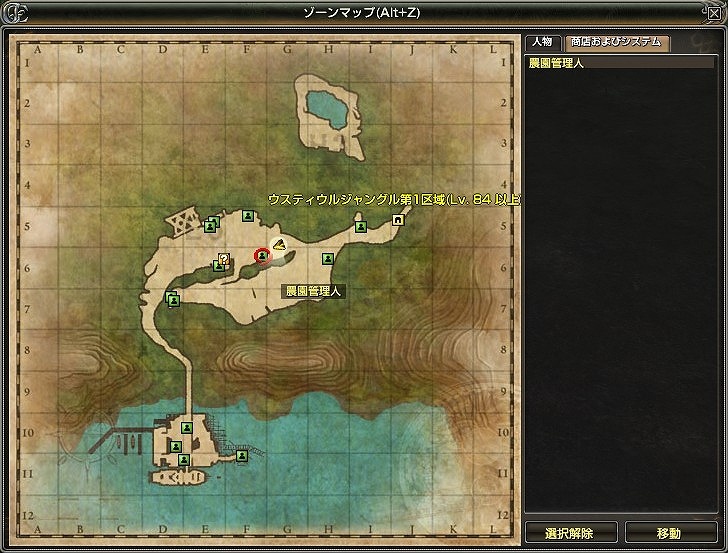Click the 選択解除 button
Image resolution: width=728 pixels, height=553 pixels.
[569, 533]
